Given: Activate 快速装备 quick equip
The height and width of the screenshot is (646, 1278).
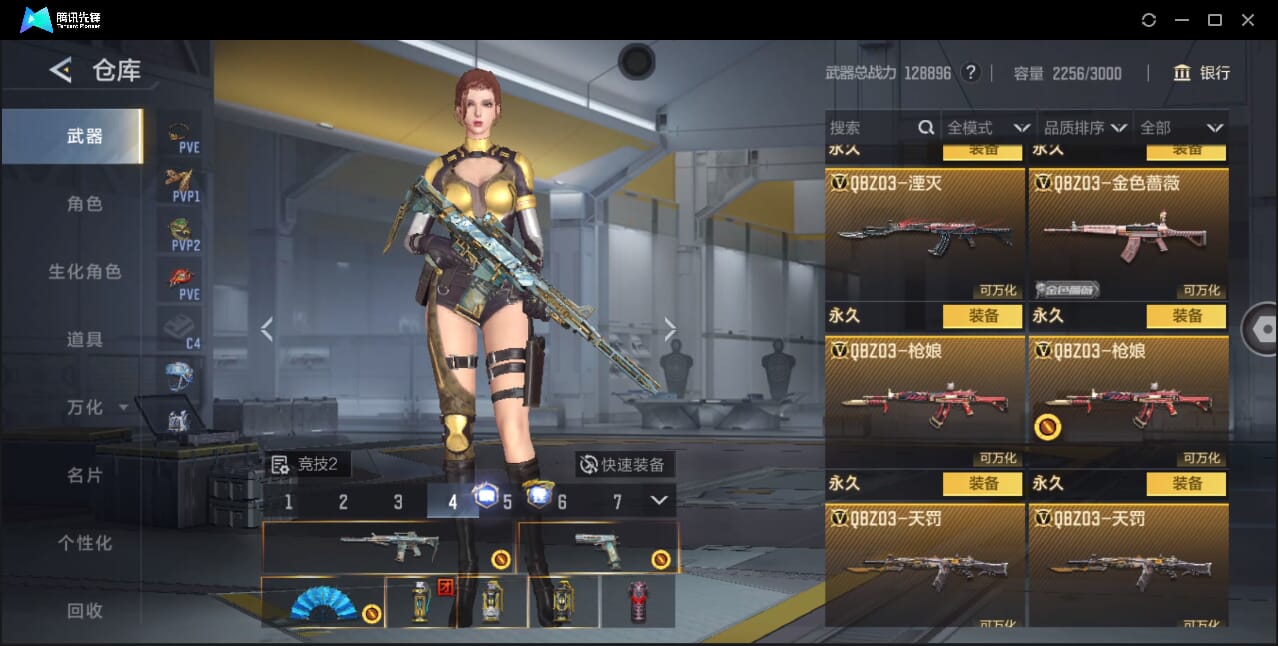Looking at the screenshot, I should point(625,464).
